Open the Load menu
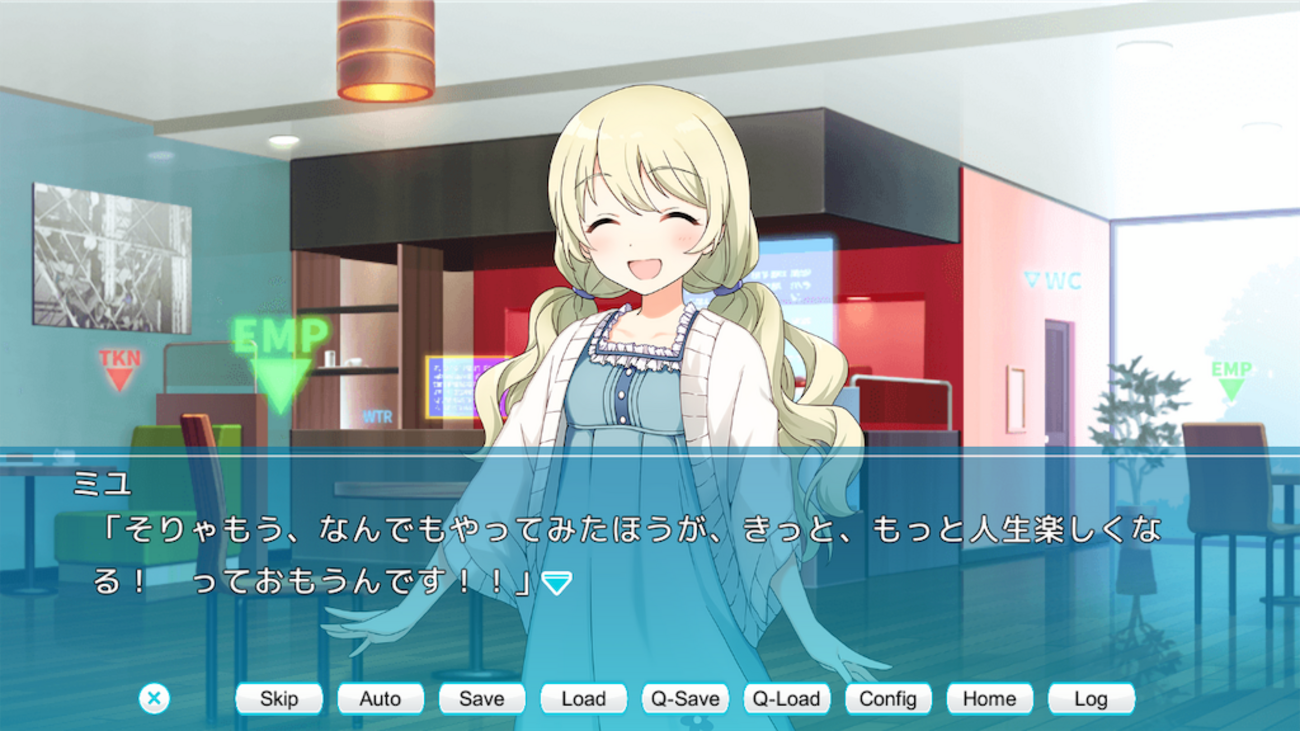The height and width of the screenshot is (731, 1300). tap(583, 699)
